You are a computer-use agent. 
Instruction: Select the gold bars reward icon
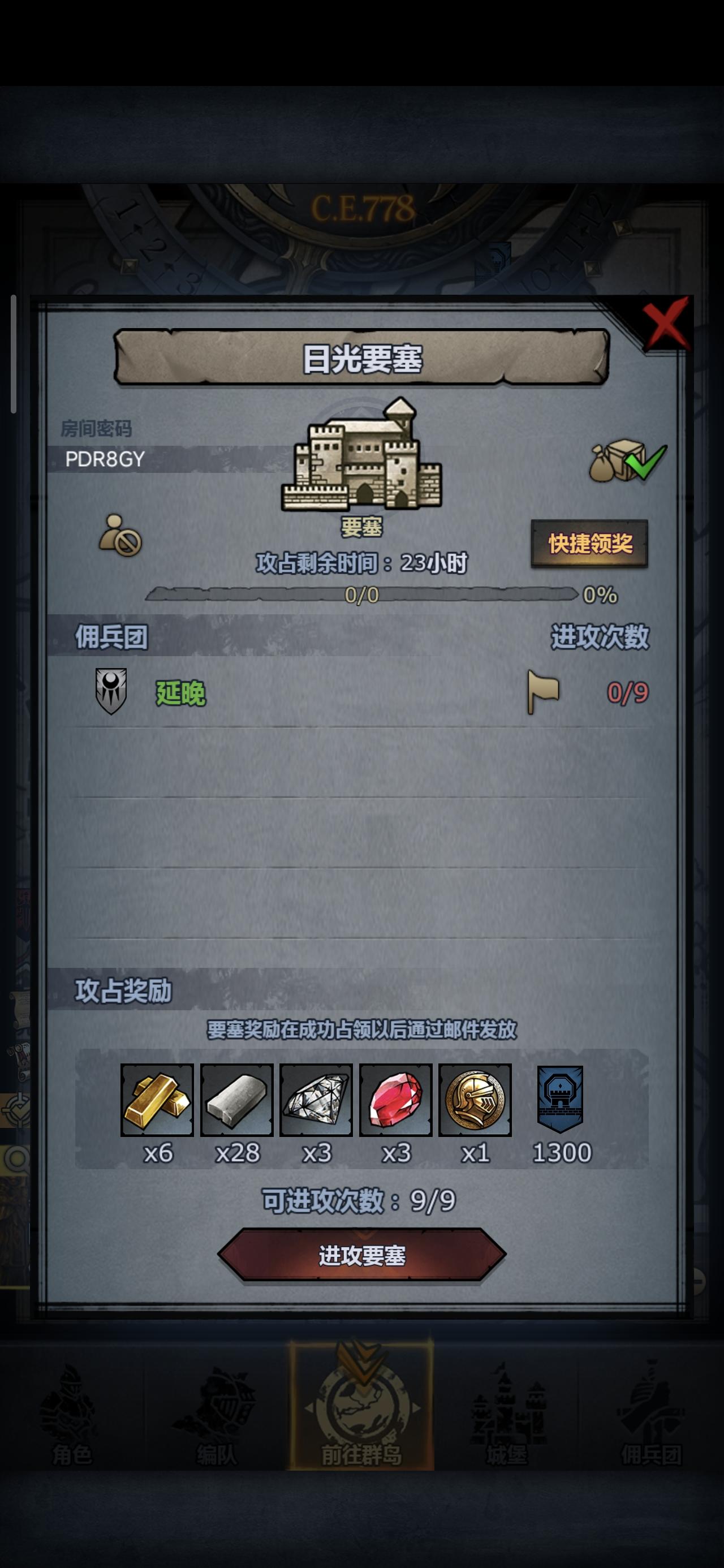point(157,1103)
